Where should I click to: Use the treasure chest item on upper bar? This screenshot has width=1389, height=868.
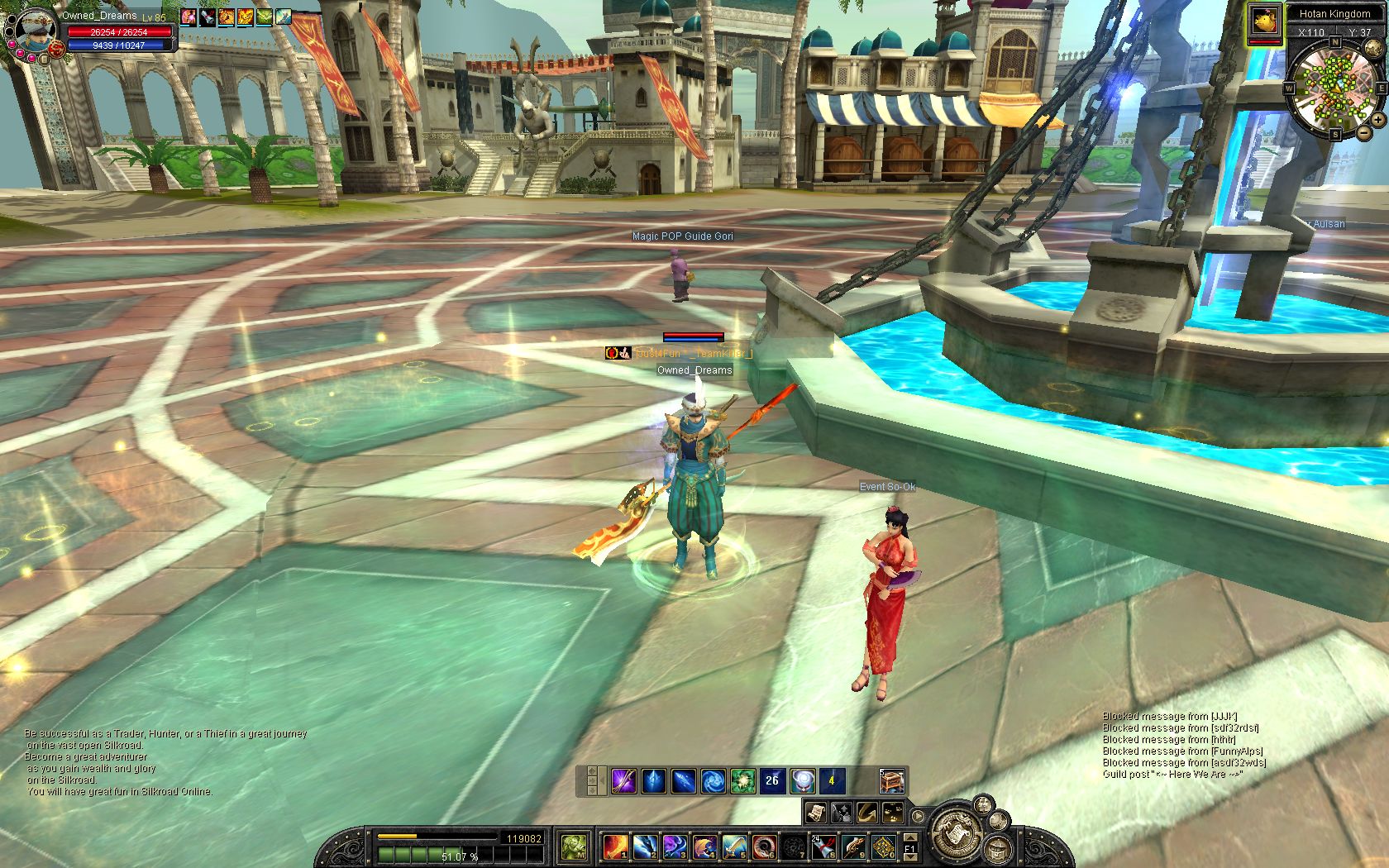coord(892,780)
